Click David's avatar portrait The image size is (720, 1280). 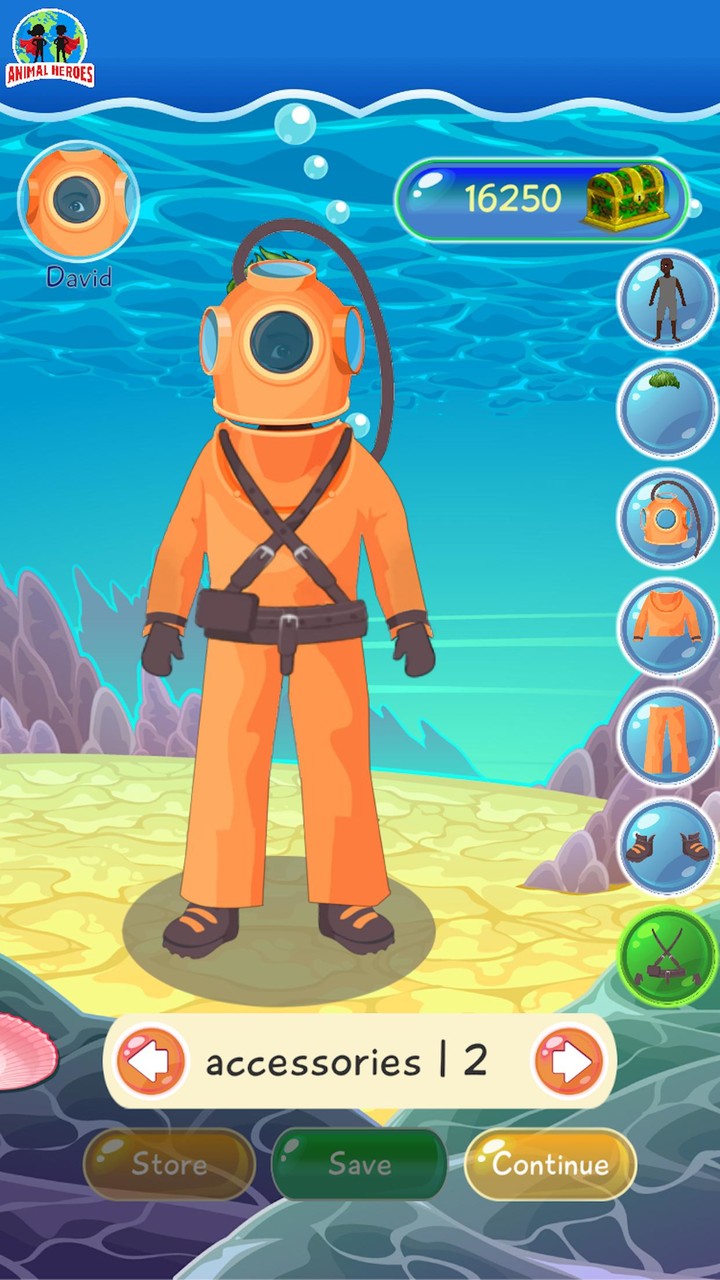[78, 200]
